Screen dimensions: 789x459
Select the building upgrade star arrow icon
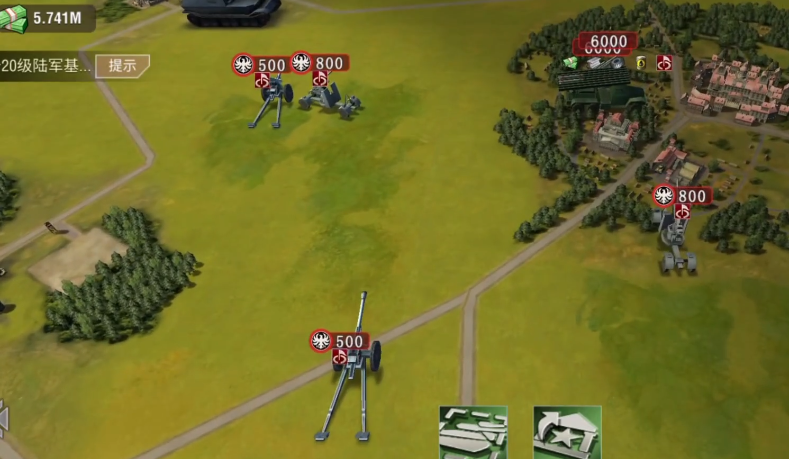tap(567, 432)
